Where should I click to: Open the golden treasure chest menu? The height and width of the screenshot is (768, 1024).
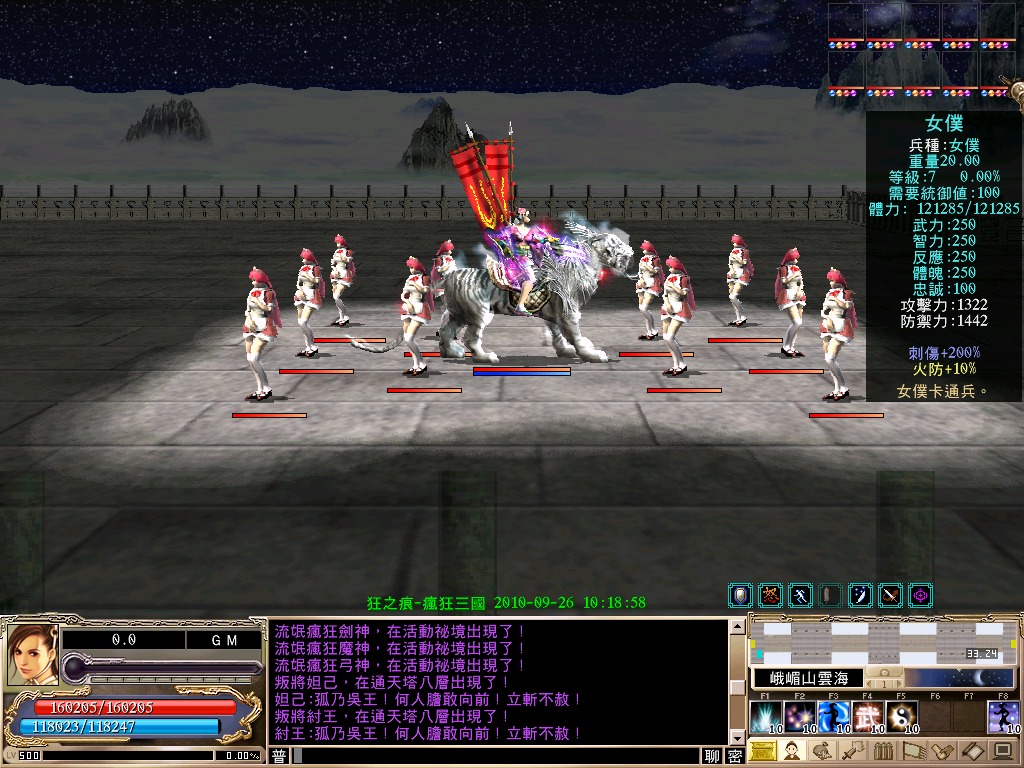tap(763, 751)
